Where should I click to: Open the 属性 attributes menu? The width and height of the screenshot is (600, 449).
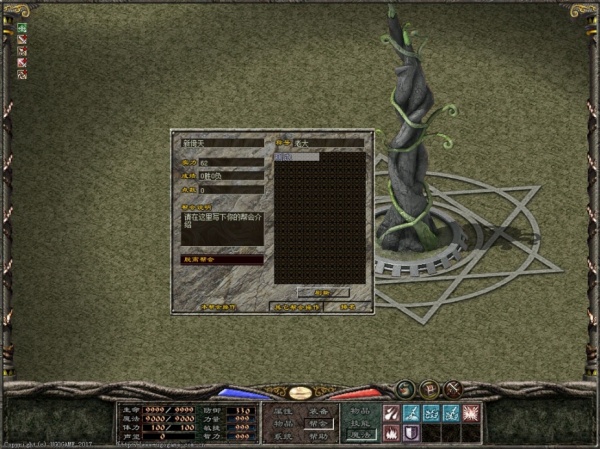283,411
